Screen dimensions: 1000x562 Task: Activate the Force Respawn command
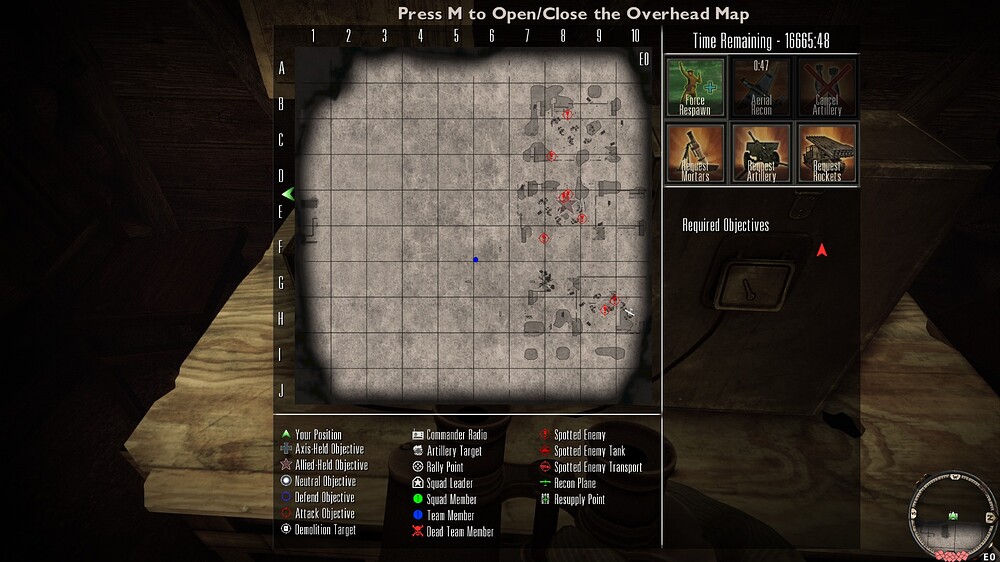695,87
